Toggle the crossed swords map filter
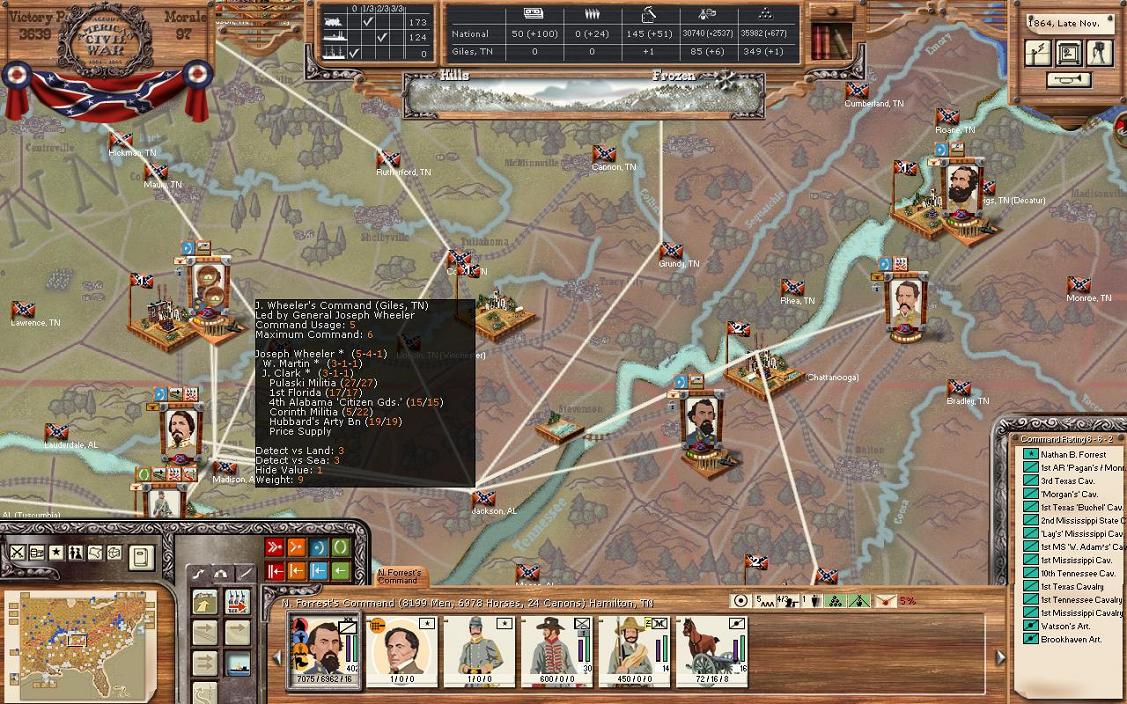This screenshot has height=704, width=1127. 17,552
